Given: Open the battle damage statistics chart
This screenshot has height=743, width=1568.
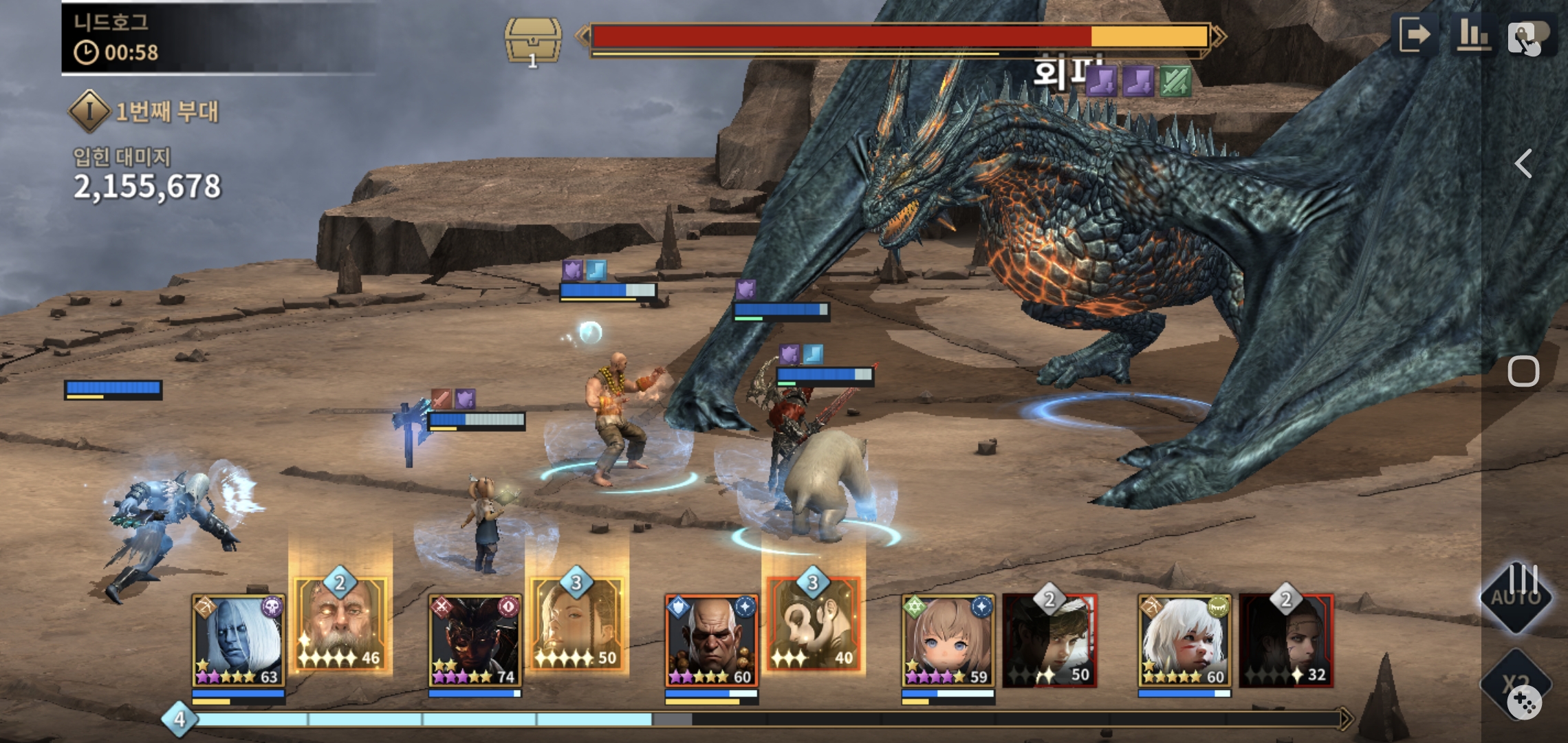Looking at the screenshot, I should coord(1474,34).
